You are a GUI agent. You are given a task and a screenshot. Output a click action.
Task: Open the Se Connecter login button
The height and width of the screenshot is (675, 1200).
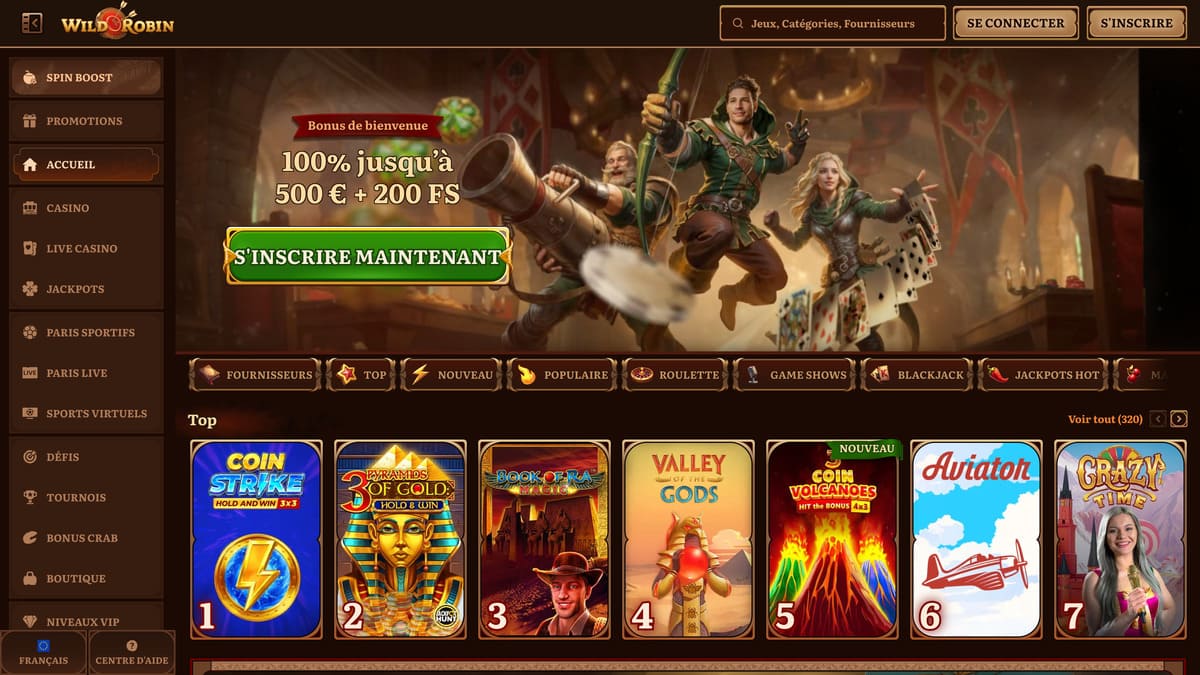point(1015,23)
